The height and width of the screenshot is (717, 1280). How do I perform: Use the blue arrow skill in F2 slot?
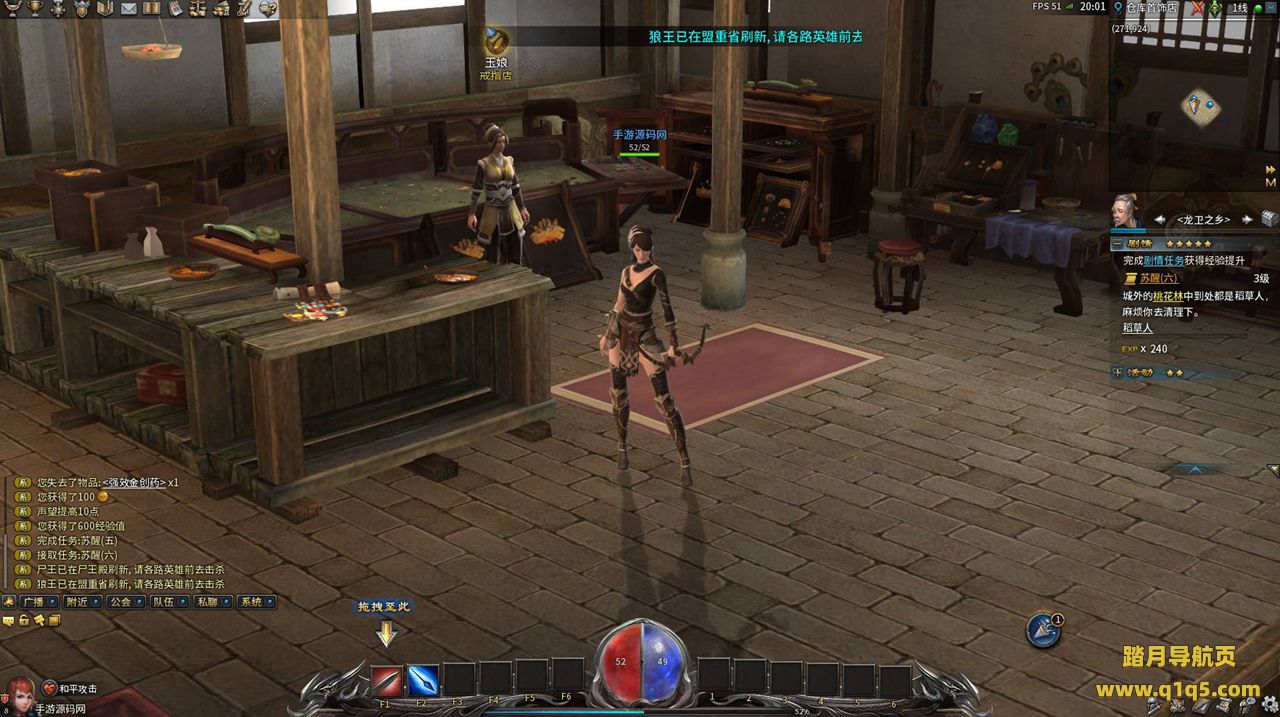pos(423,681)
